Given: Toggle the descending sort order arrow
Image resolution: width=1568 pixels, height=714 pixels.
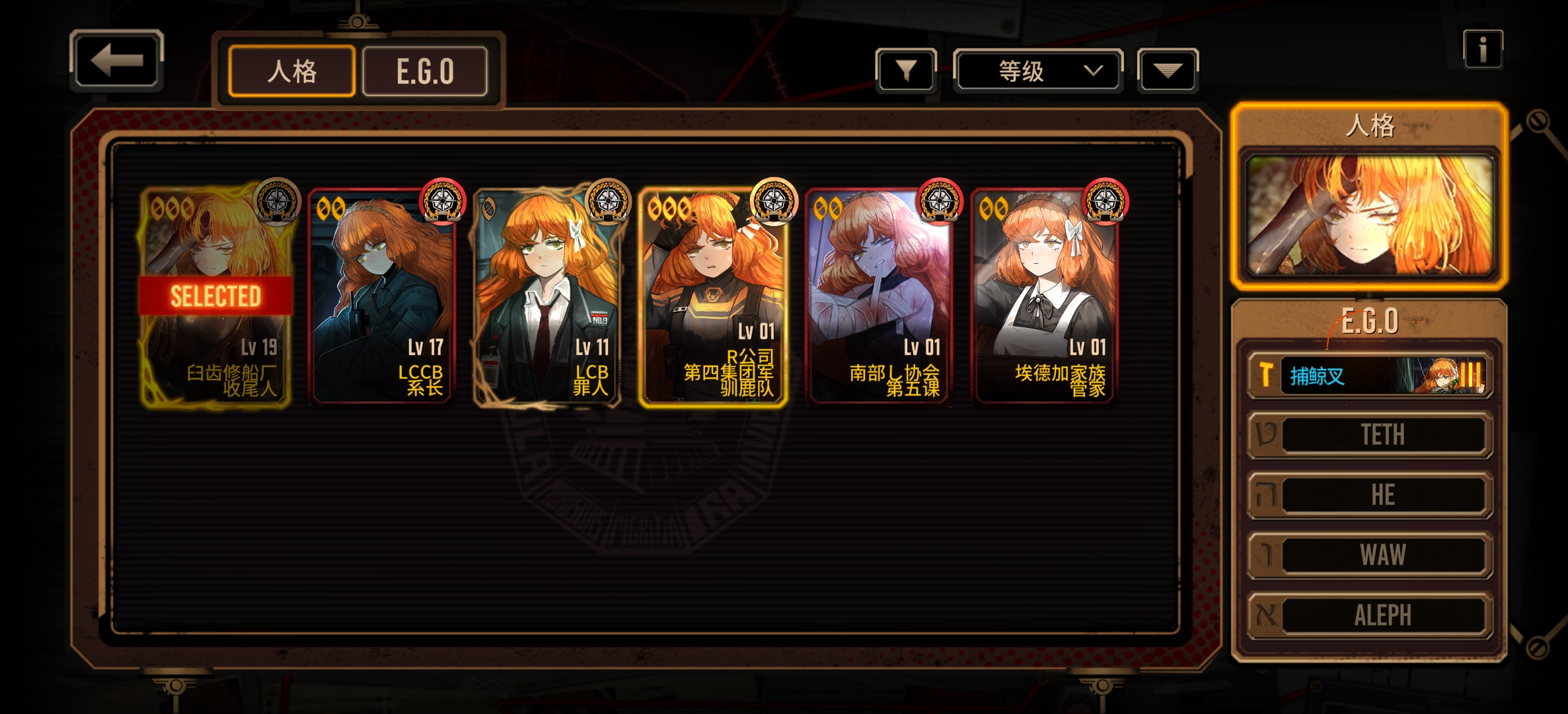Looking at the screenshot, I should [1167, 70].
